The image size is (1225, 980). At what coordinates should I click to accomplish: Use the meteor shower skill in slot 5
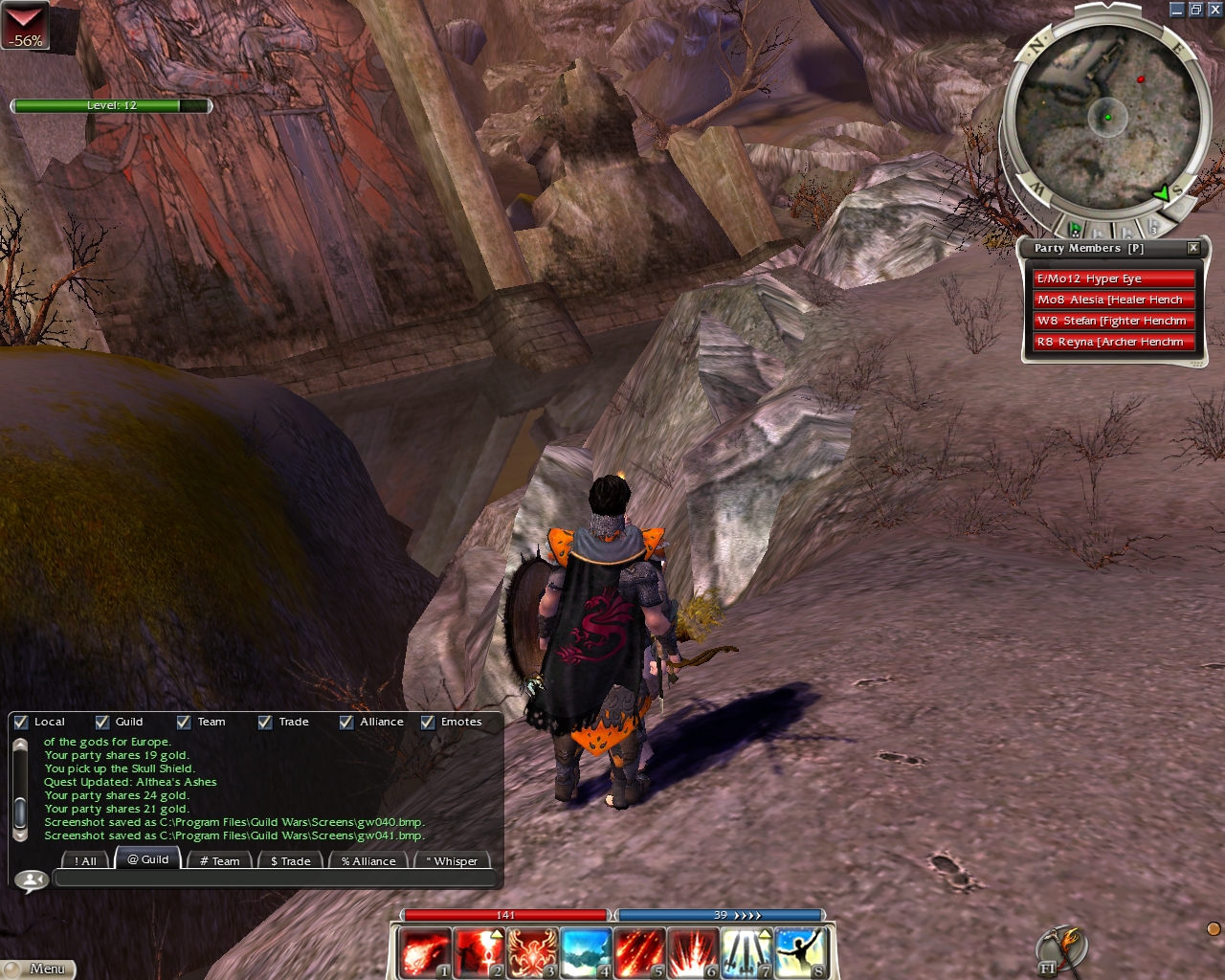639,952
